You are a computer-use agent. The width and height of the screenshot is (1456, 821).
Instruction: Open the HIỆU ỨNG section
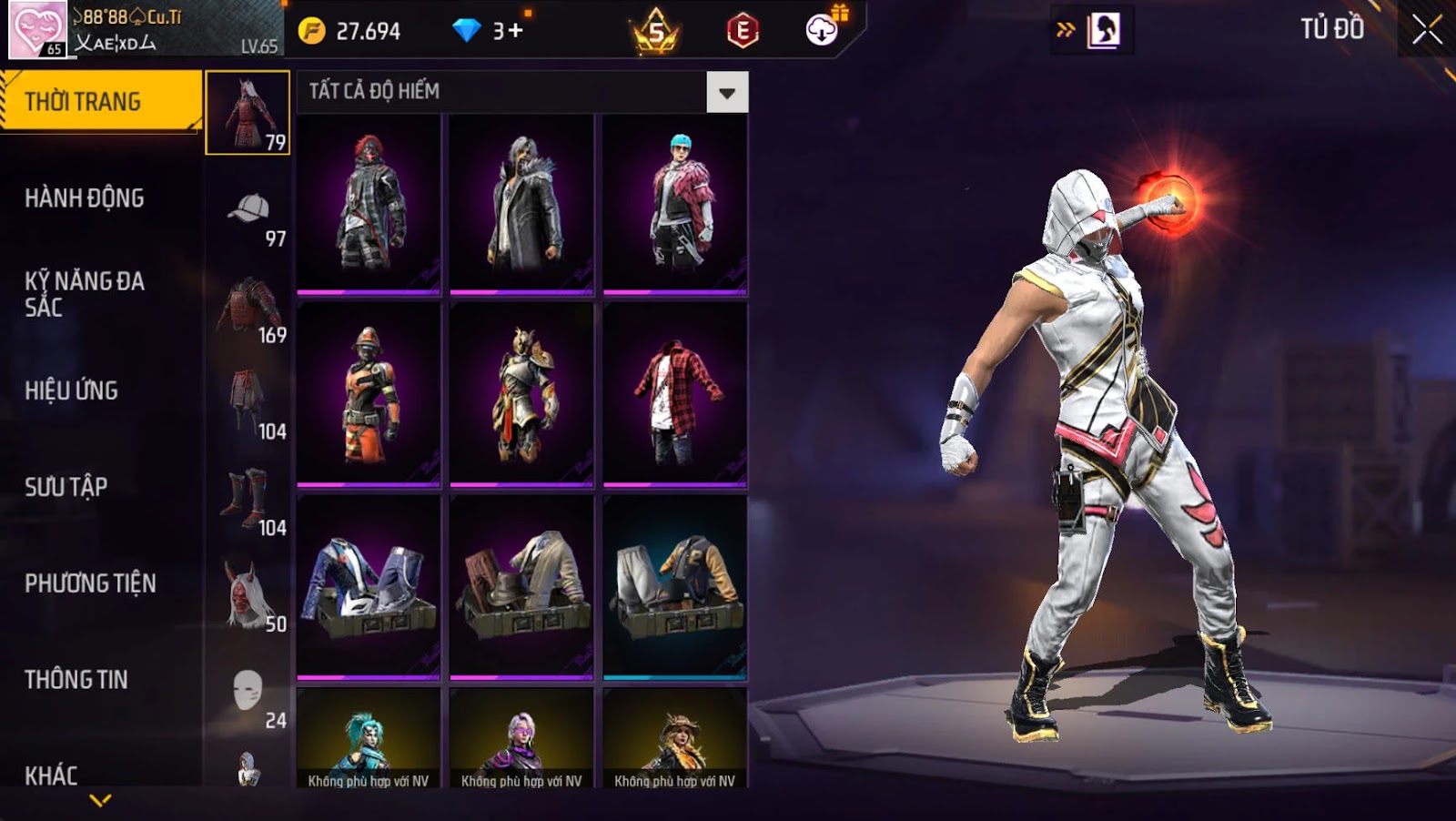click(72, 390)
